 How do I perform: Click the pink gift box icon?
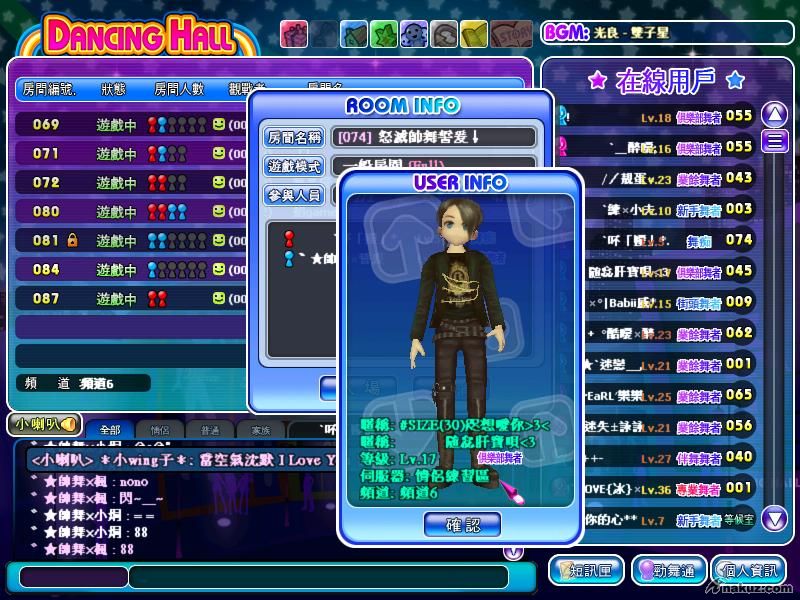tap(294, 35)
